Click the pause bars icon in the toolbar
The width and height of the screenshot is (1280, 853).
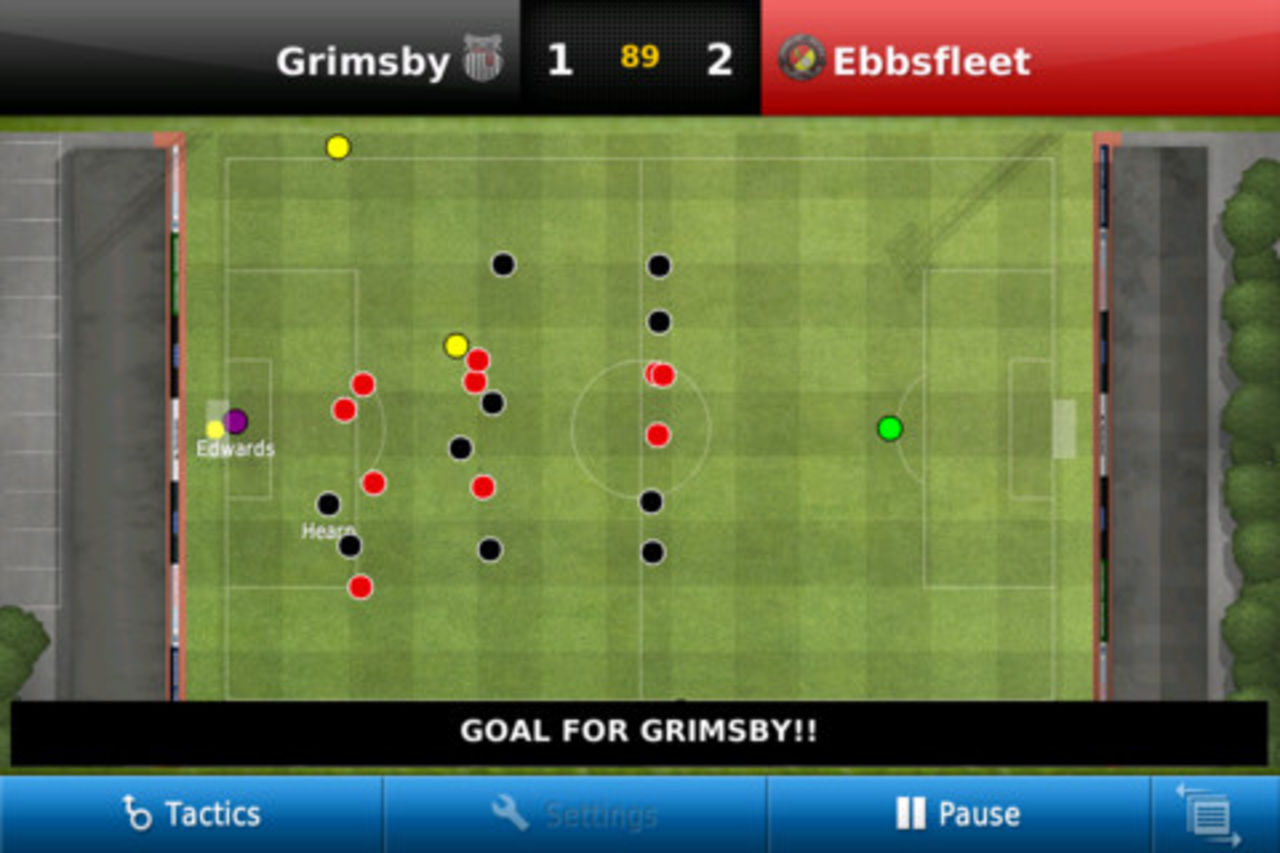point(913,814)
